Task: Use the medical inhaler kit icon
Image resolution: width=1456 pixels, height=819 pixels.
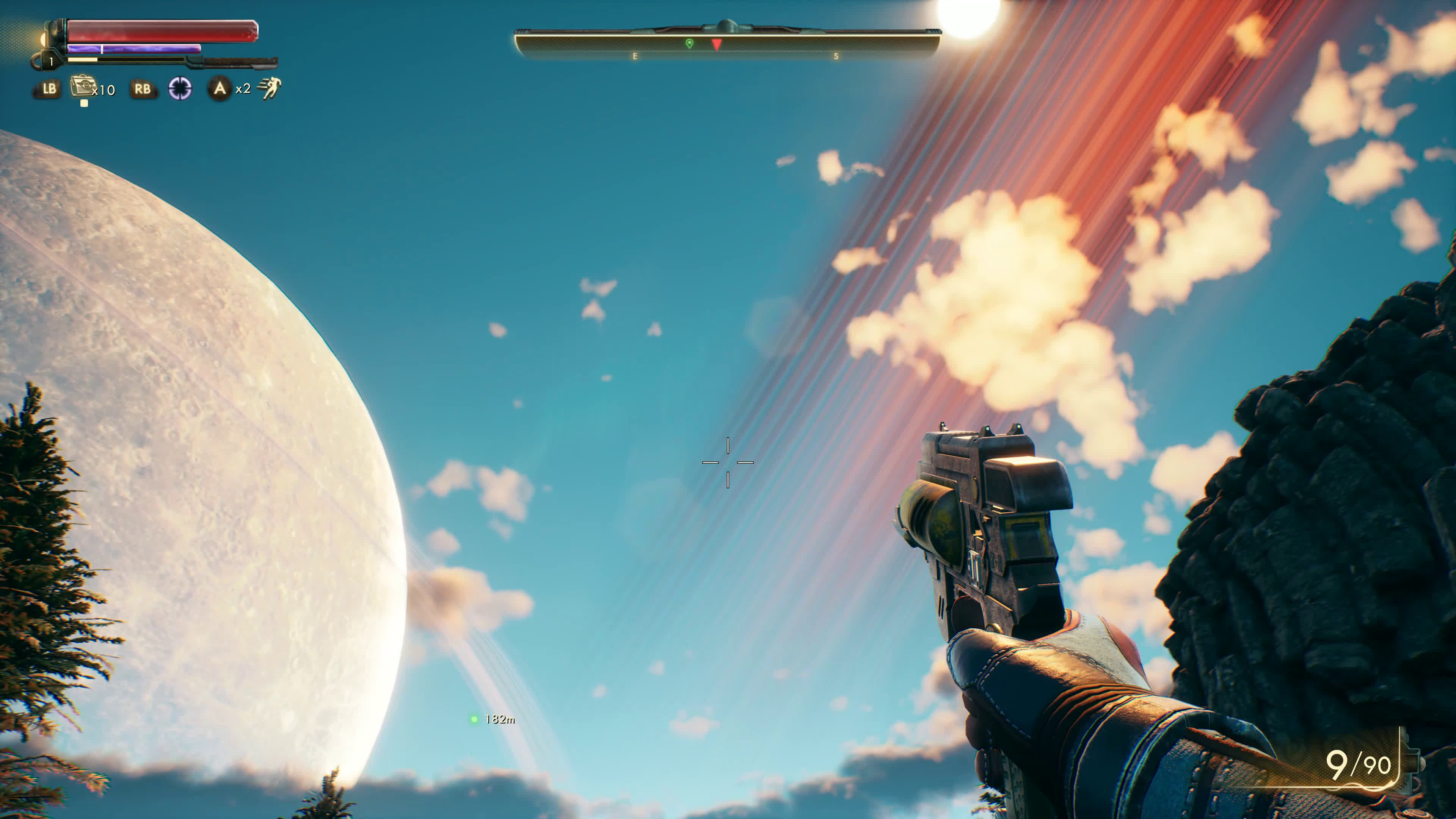Action: 83,87
